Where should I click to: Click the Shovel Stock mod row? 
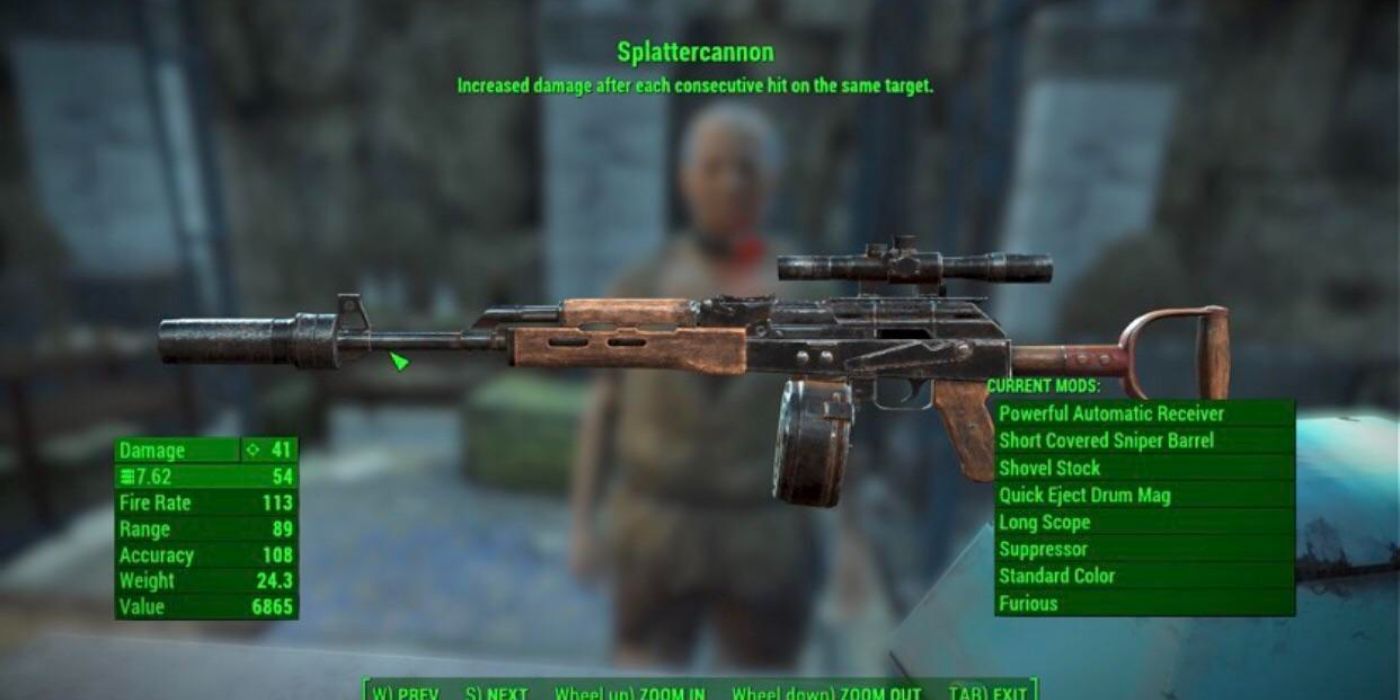[1144, 467]
